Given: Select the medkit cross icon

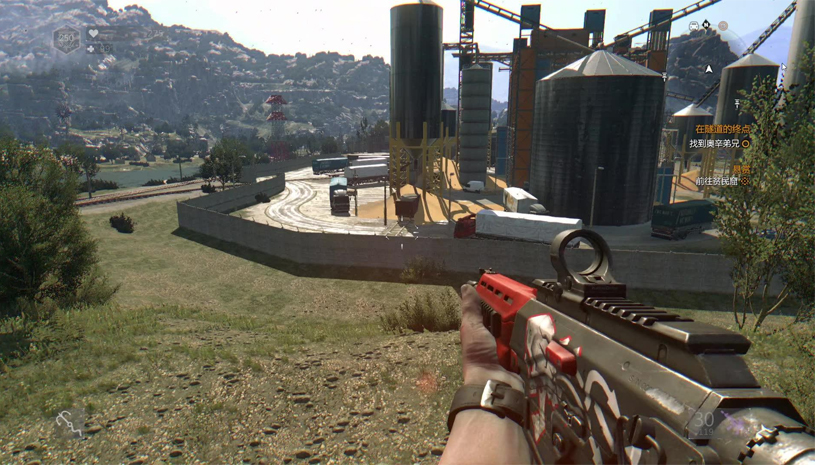Looking at the screenshot, I should 93,48.
